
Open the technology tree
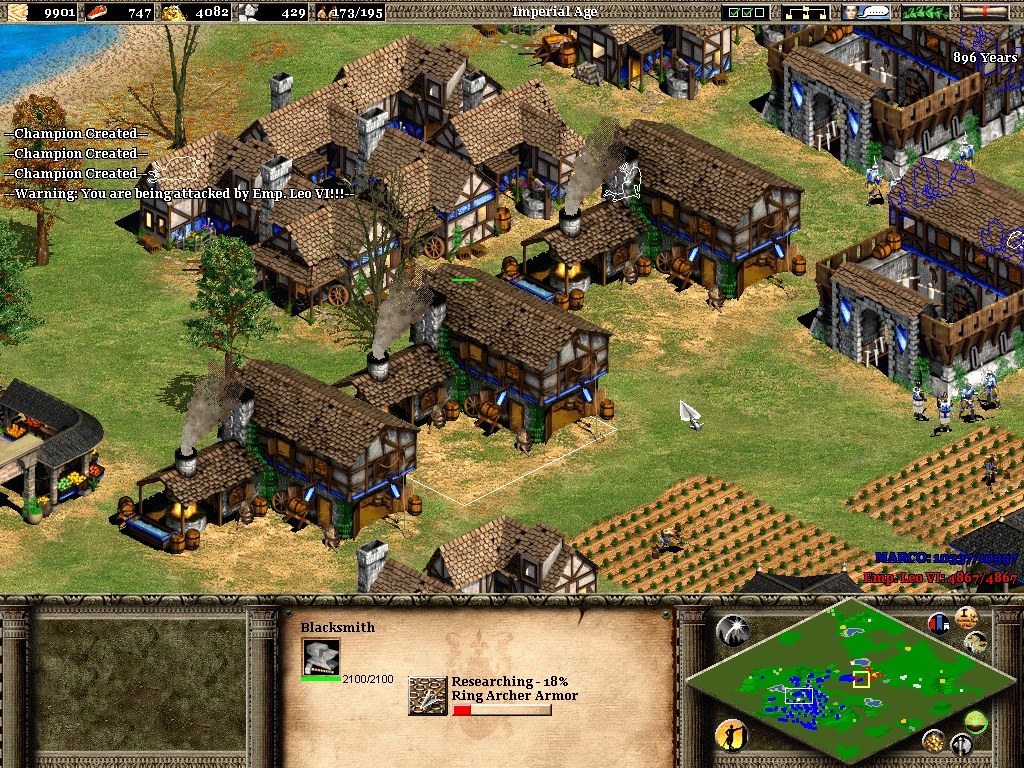pyautogui.click(x=809, y=12)
